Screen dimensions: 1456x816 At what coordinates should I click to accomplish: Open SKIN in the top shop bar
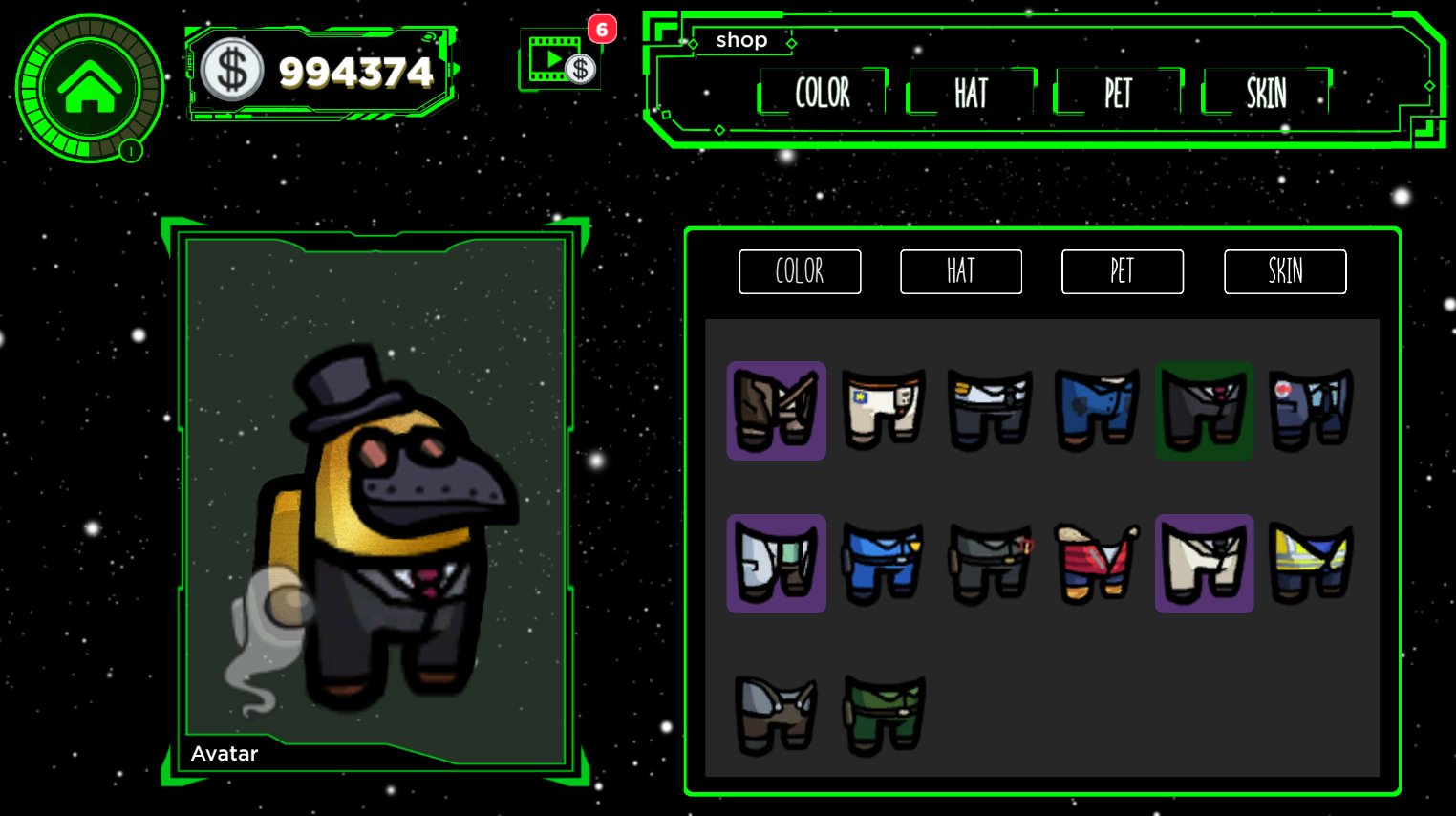click(x=1266, y=93)
